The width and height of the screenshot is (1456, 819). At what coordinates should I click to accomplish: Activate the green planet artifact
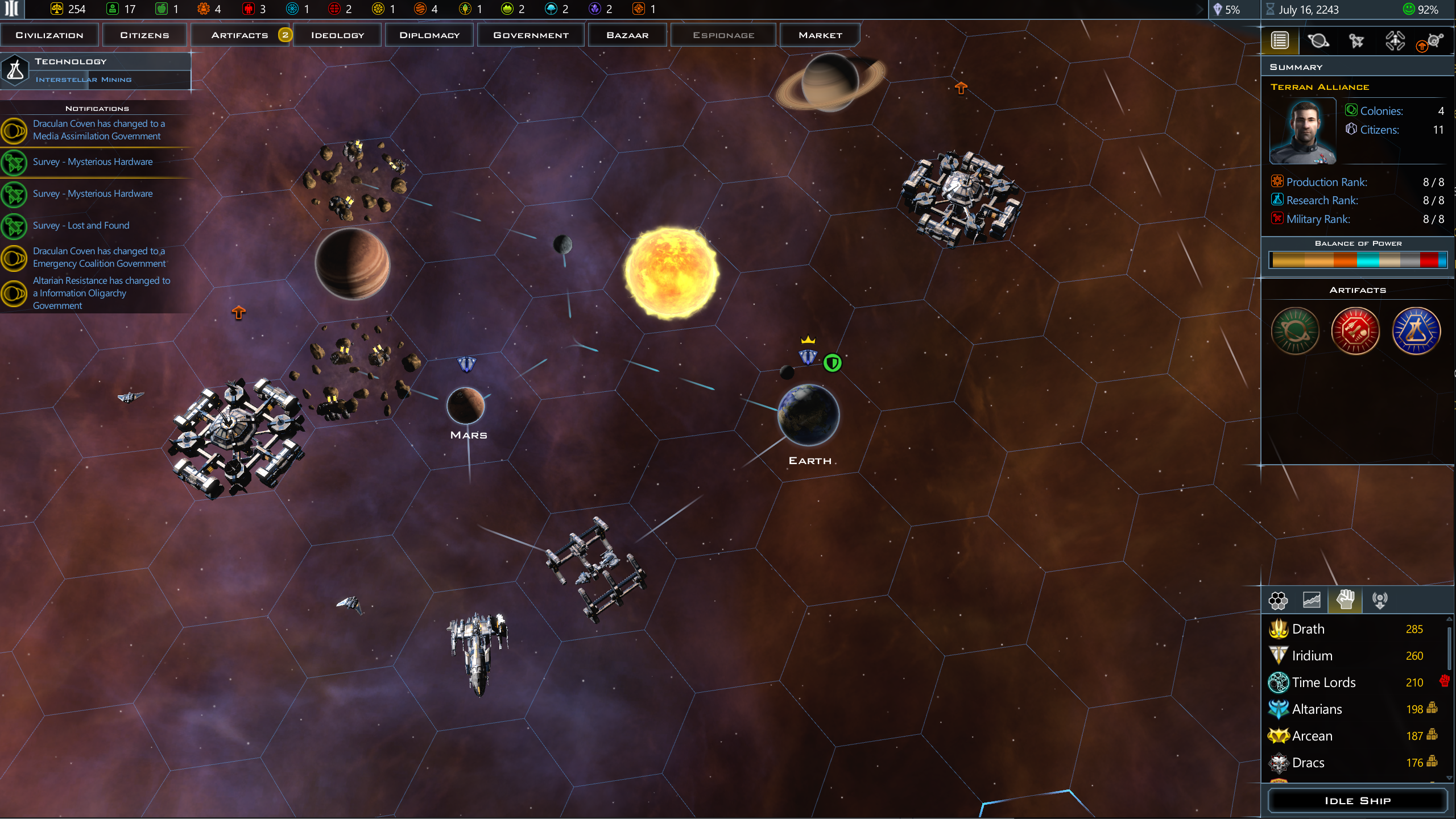(x=1295, y=331)
